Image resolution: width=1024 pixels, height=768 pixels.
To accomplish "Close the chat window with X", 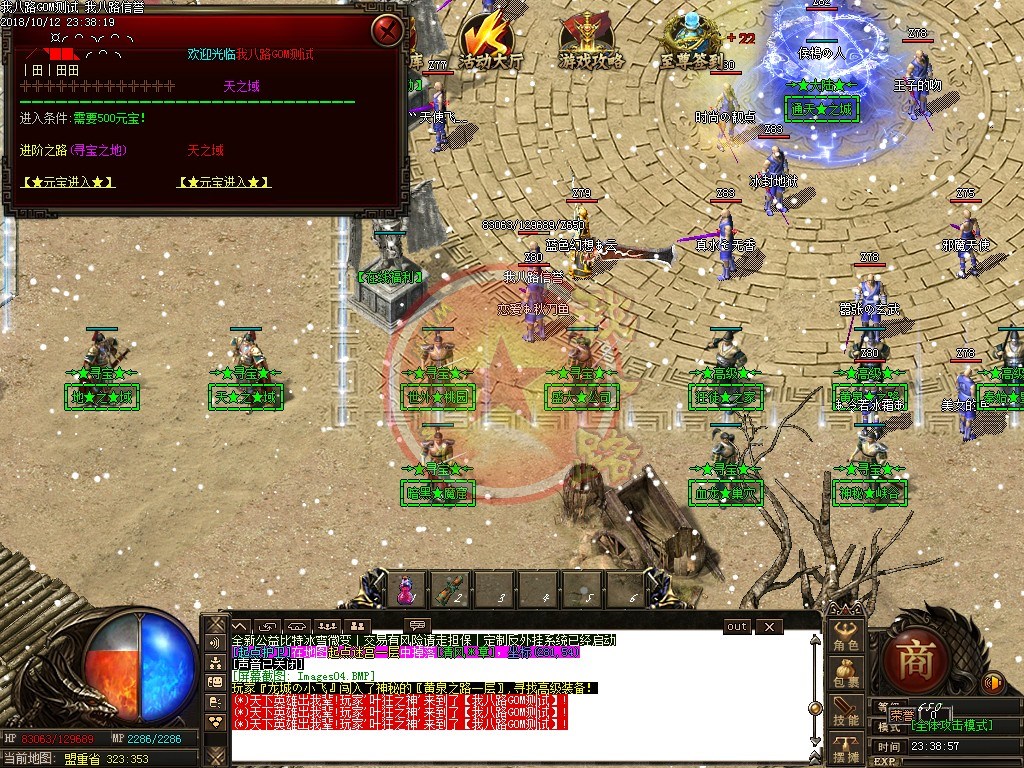I will [x=768, y=626].
